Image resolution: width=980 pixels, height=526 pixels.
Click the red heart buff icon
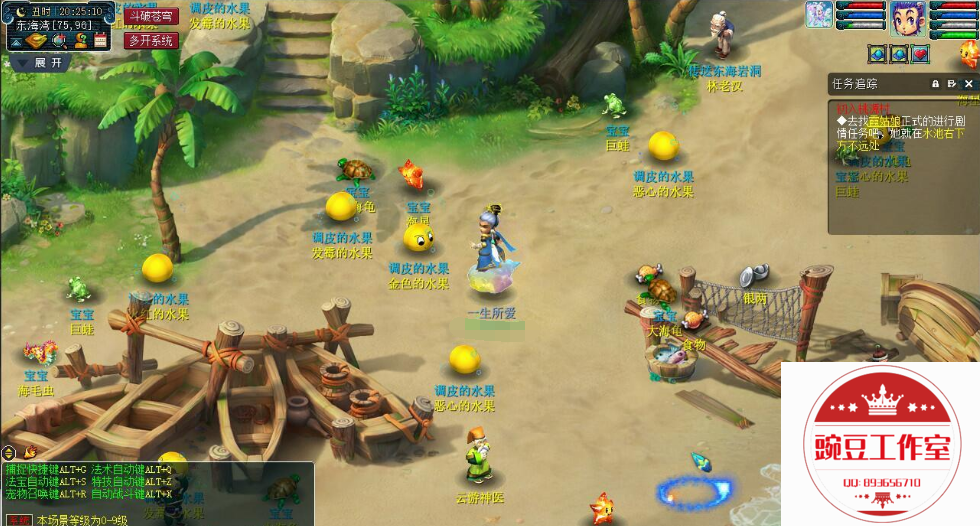(x=920, y=54)
